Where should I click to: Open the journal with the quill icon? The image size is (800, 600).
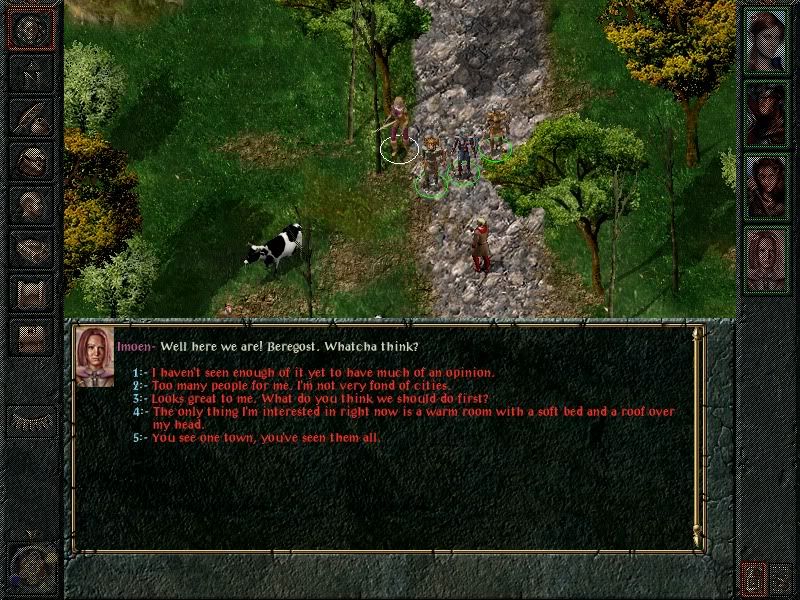coord(31,117)
